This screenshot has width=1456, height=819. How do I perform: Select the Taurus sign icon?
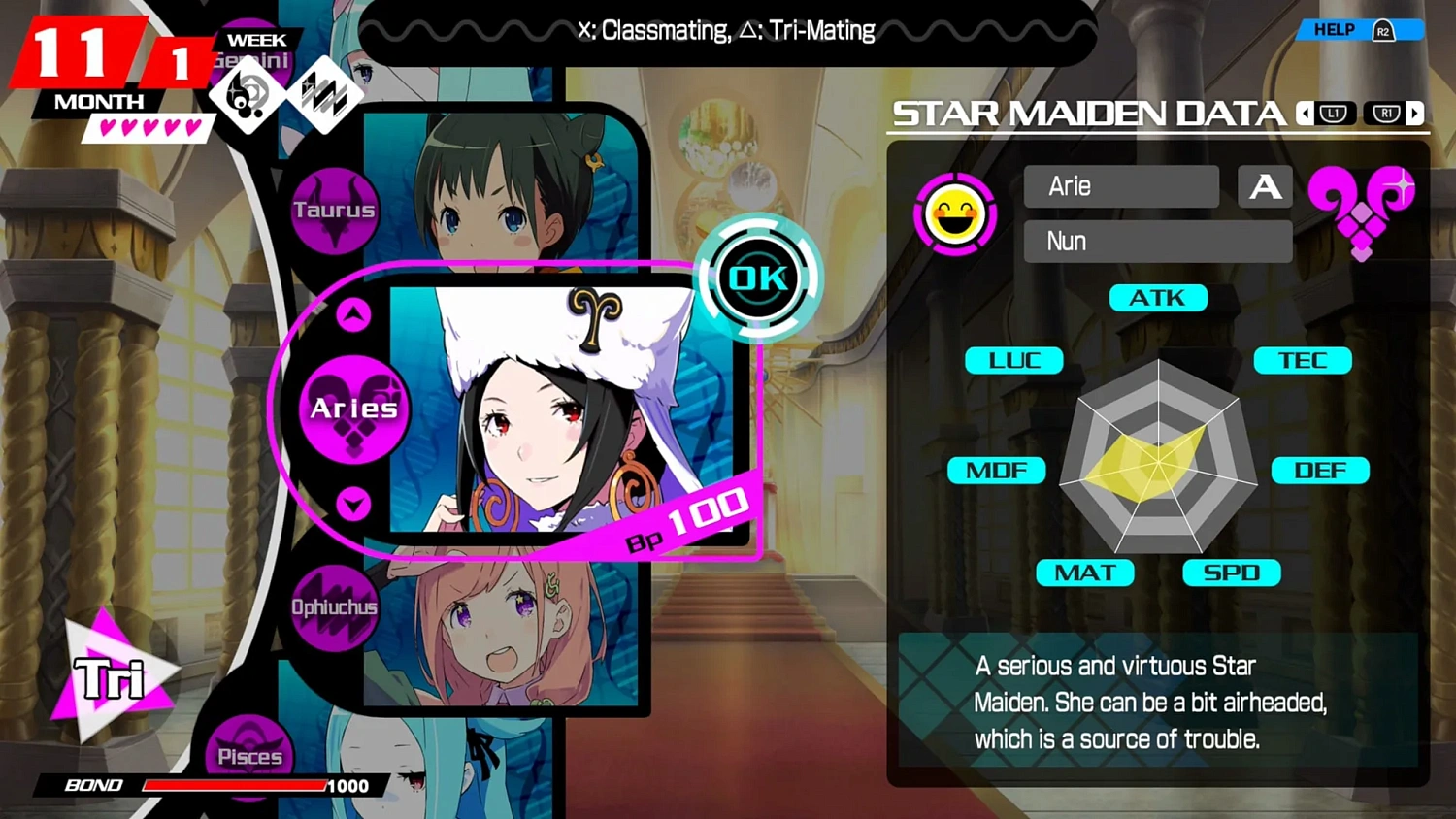(x=334, y=210)
